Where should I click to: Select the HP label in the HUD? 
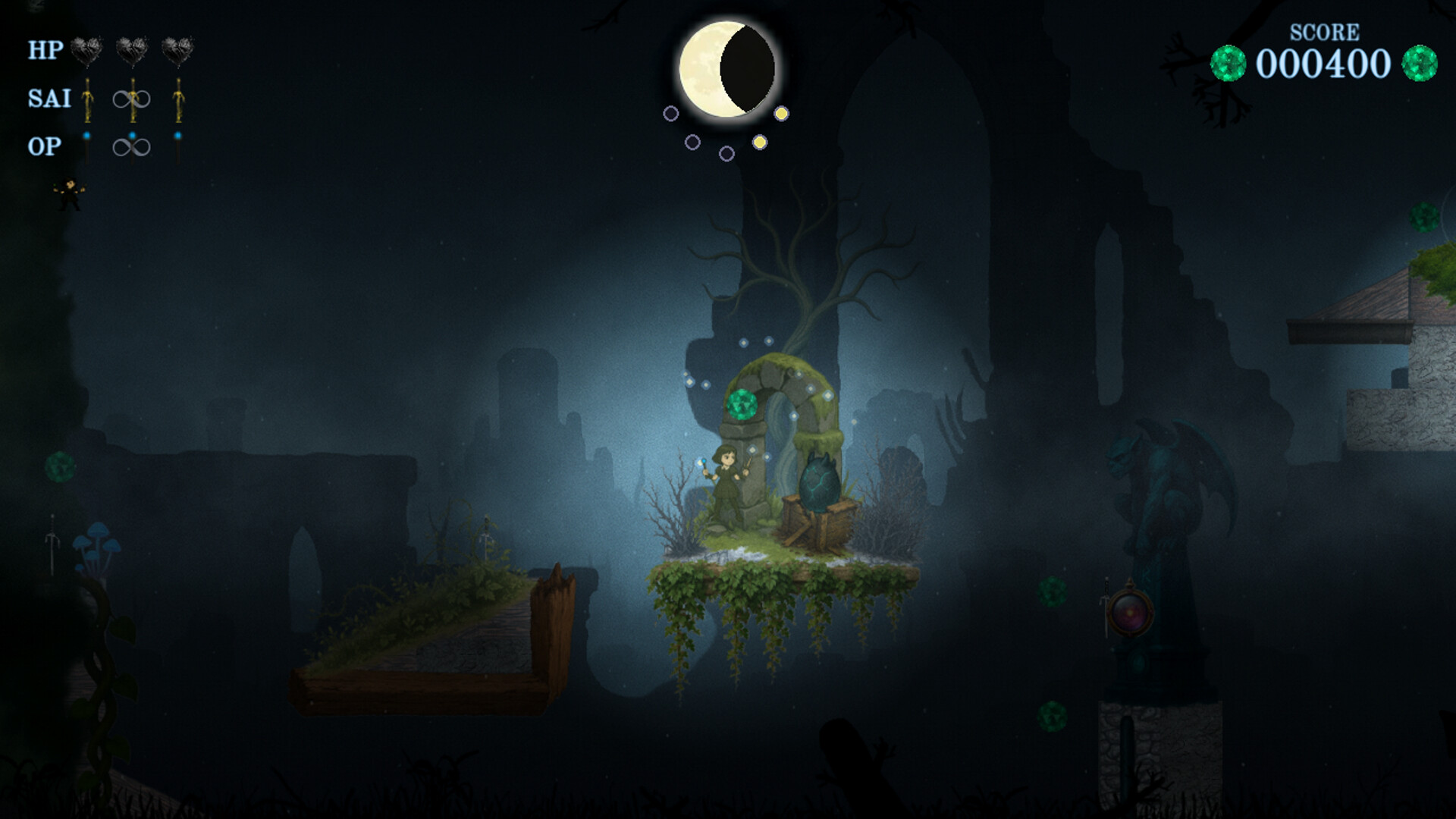pos(45,51)
